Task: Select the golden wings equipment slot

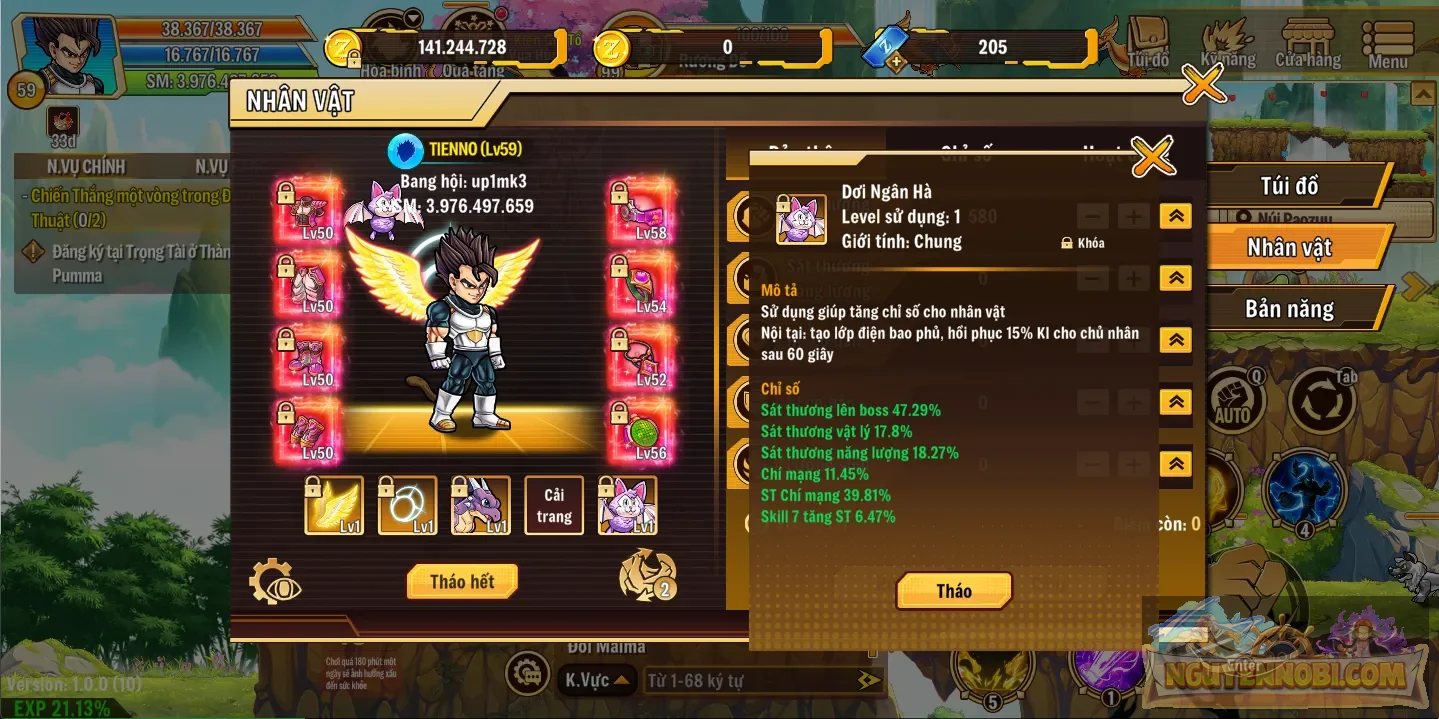Action: (334, 506)
